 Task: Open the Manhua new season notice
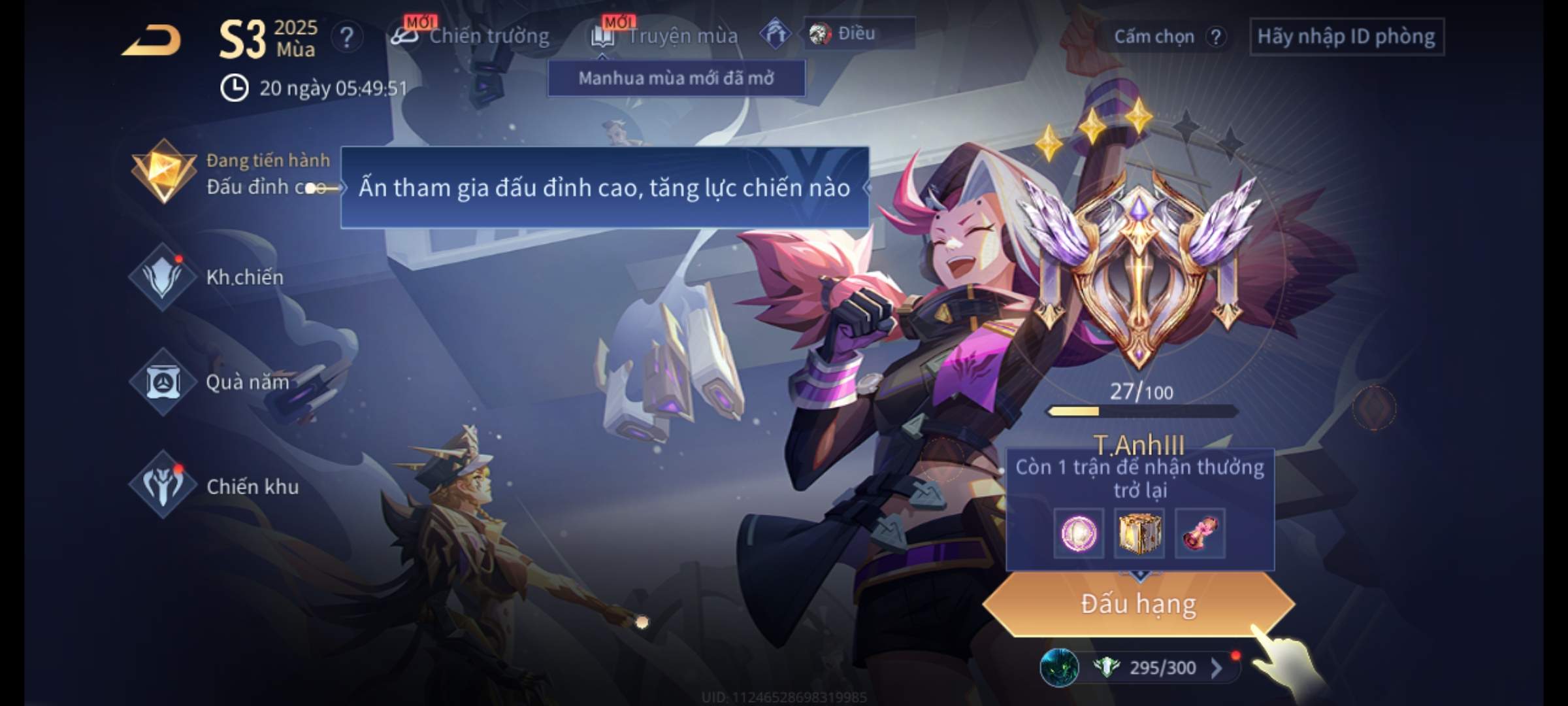point(676,78)
